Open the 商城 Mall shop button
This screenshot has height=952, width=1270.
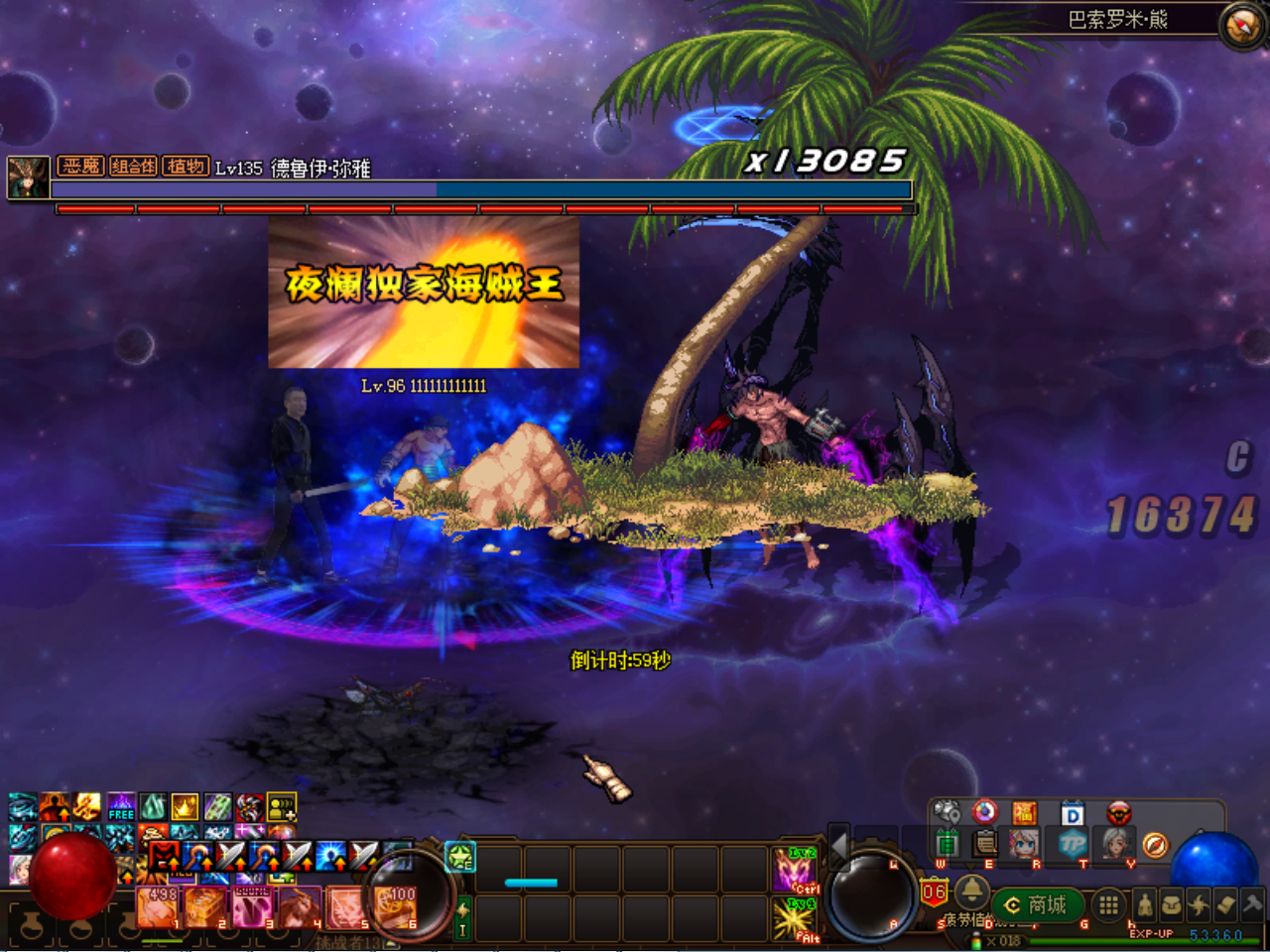tap(1037, 905)
